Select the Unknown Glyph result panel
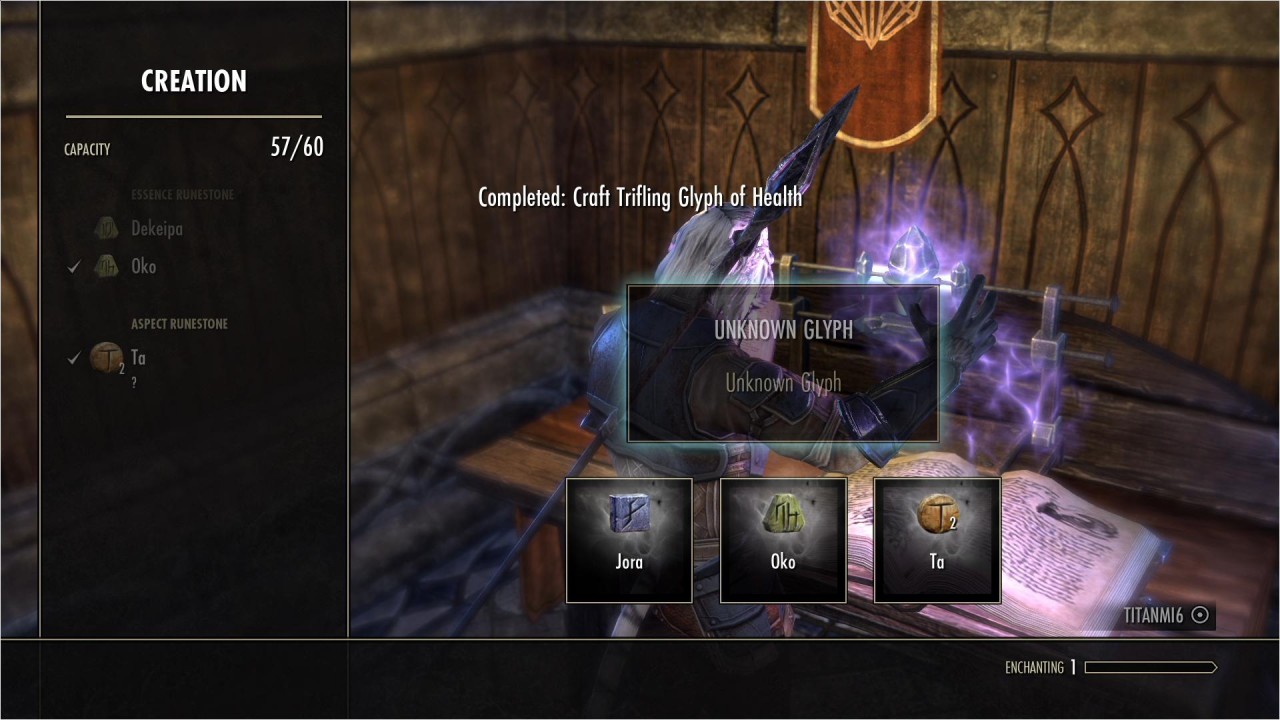 point(783,363)
